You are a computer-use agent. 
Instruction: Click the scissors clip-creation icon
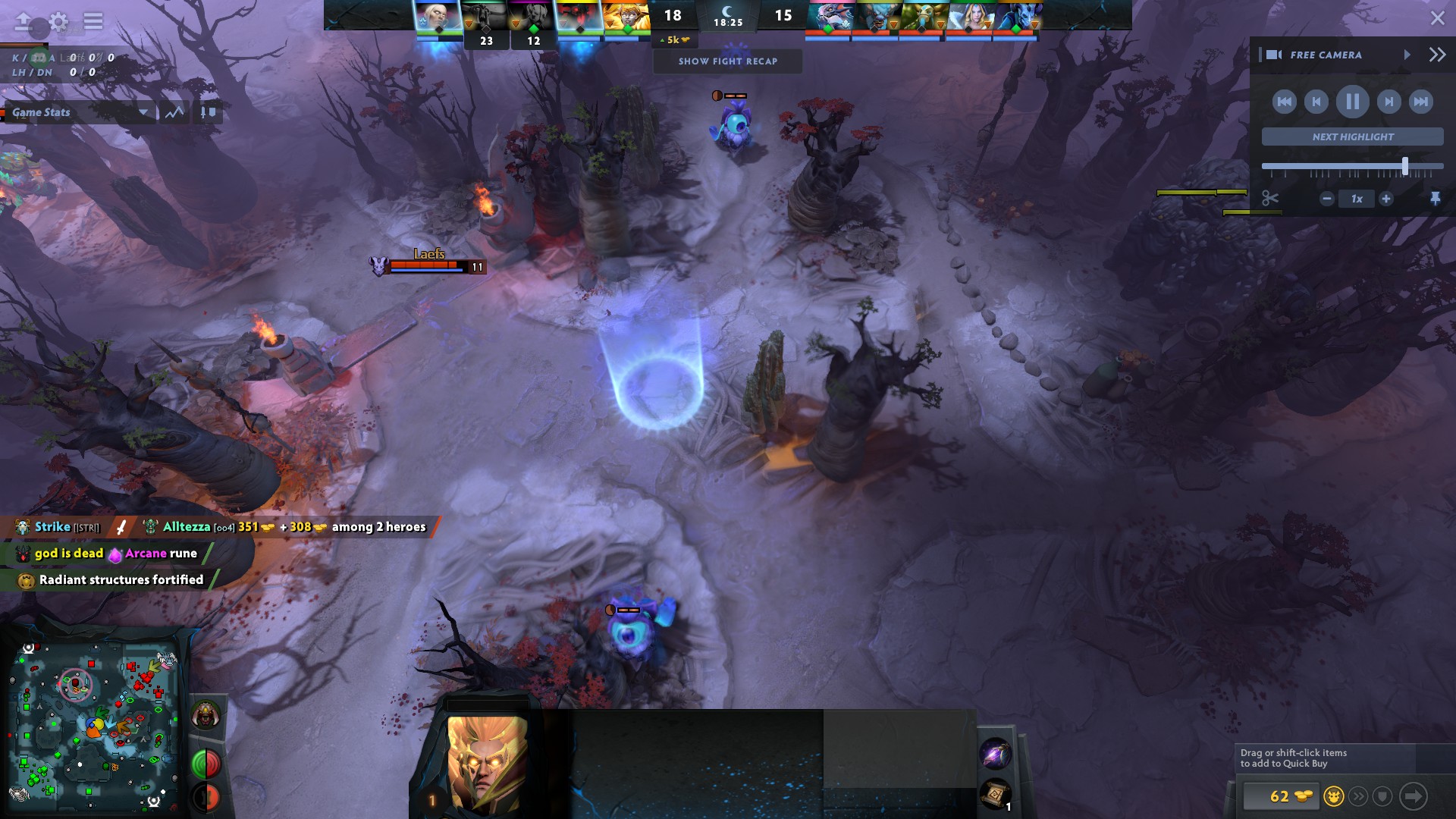[1269, 198]
